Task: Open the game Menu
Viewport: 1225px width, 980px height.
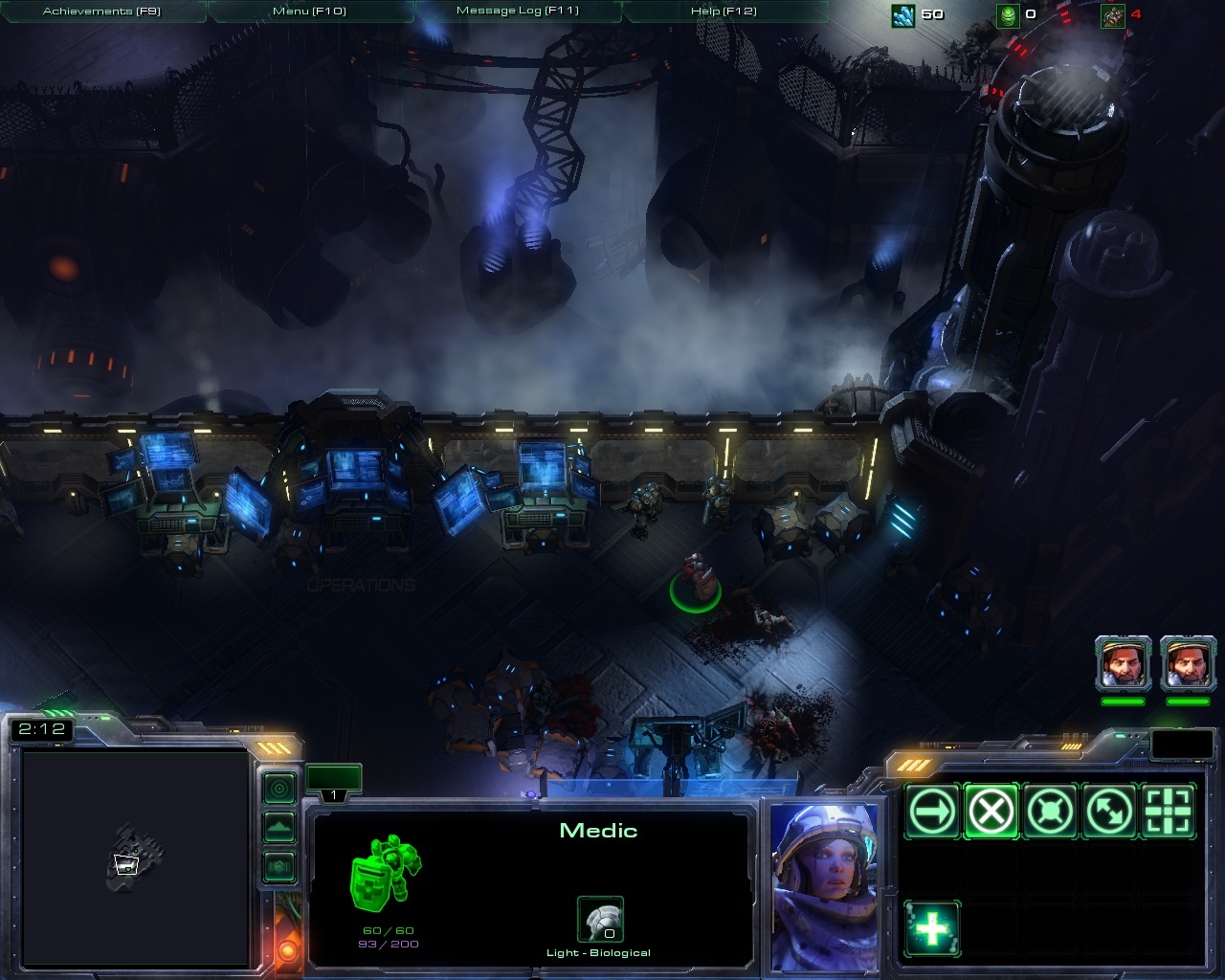Action: pyautogui.click(x=309, y=11)
